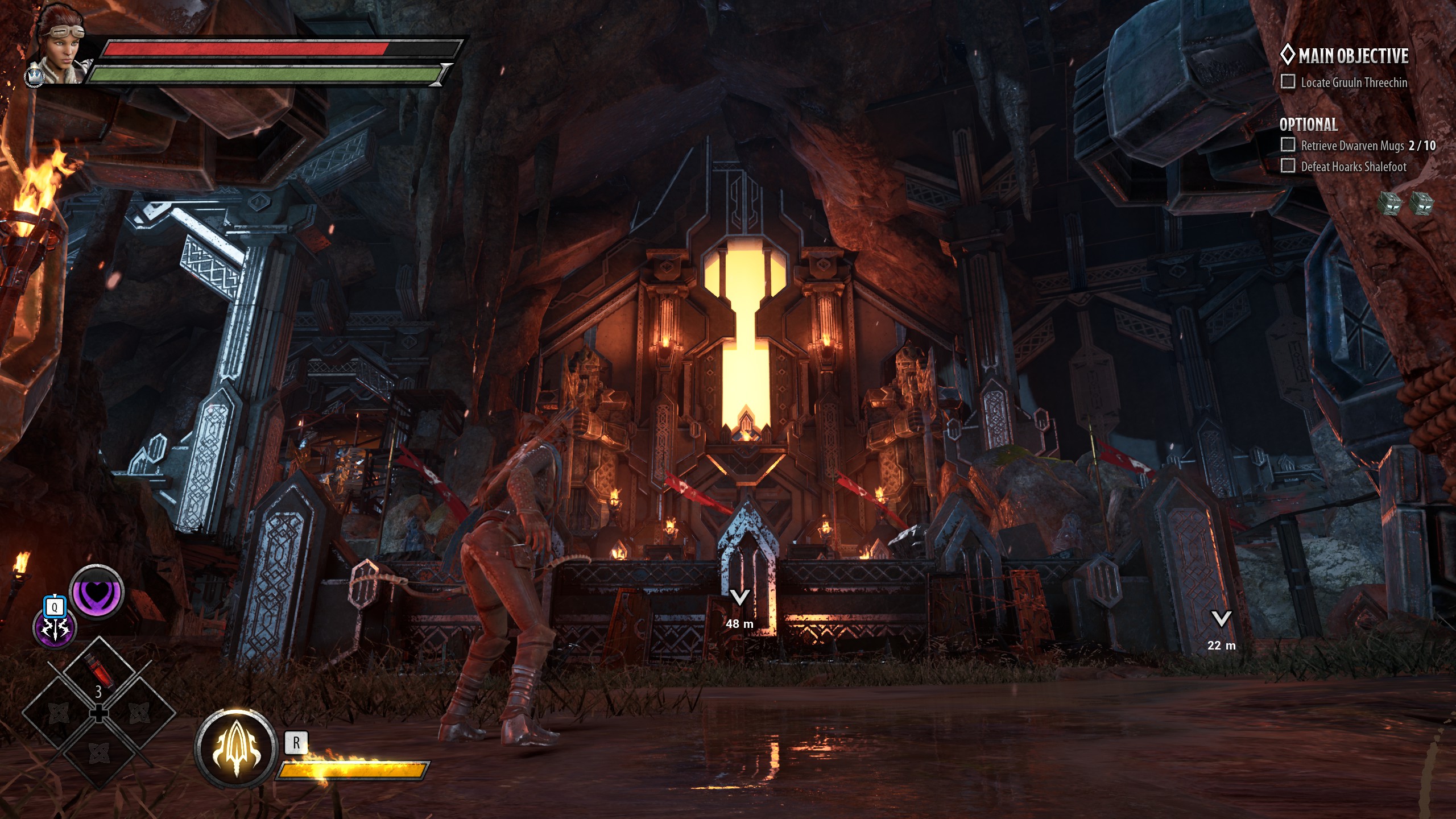Activate the glowing golden ultimate ability icon
Screen dimensions: 1456x819
[x=235, y=748]
